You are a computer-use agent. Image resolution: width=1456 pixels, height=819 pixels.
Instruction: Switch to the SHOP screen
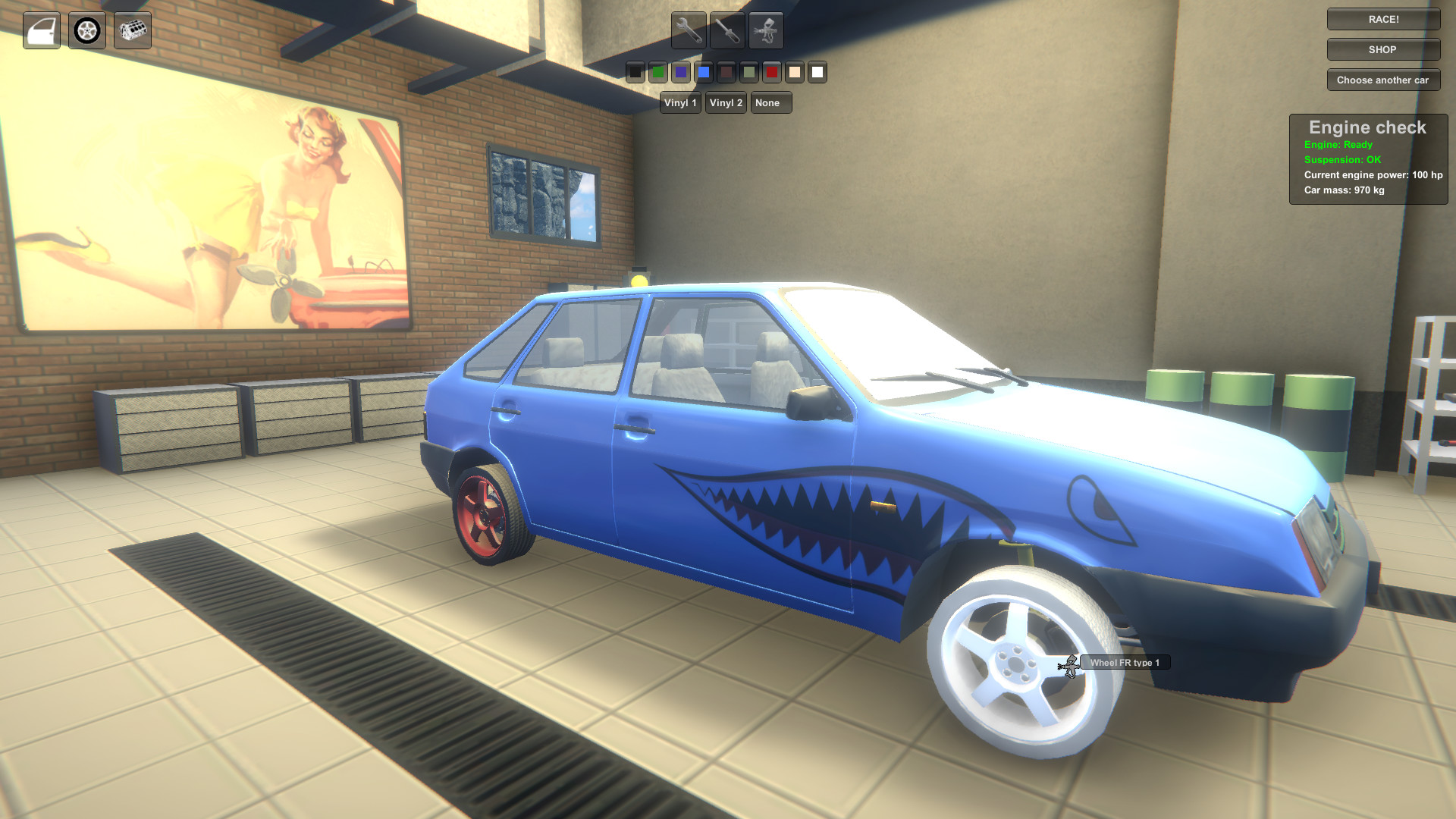click(1382, 49)
